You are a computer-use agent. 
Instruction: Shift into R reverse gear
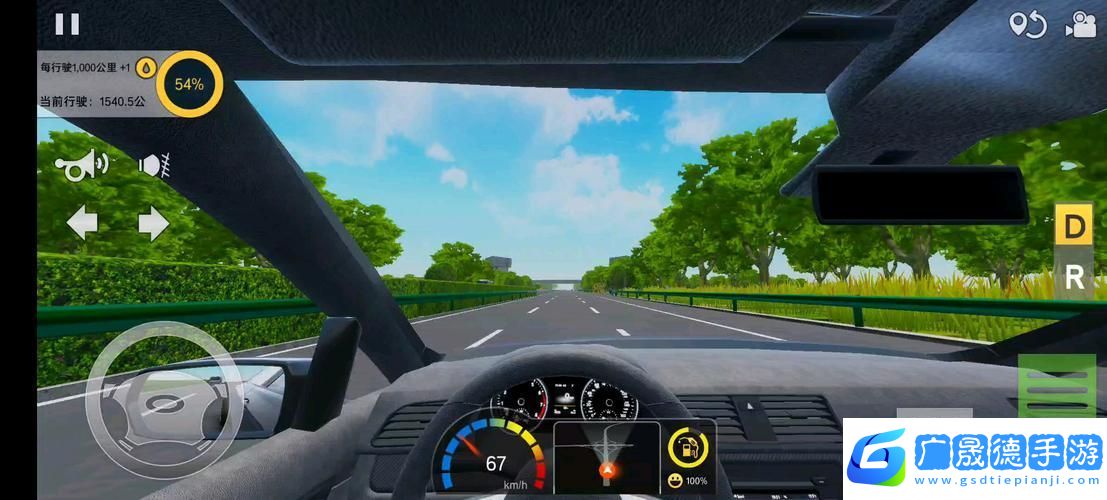pos(1074,277)
